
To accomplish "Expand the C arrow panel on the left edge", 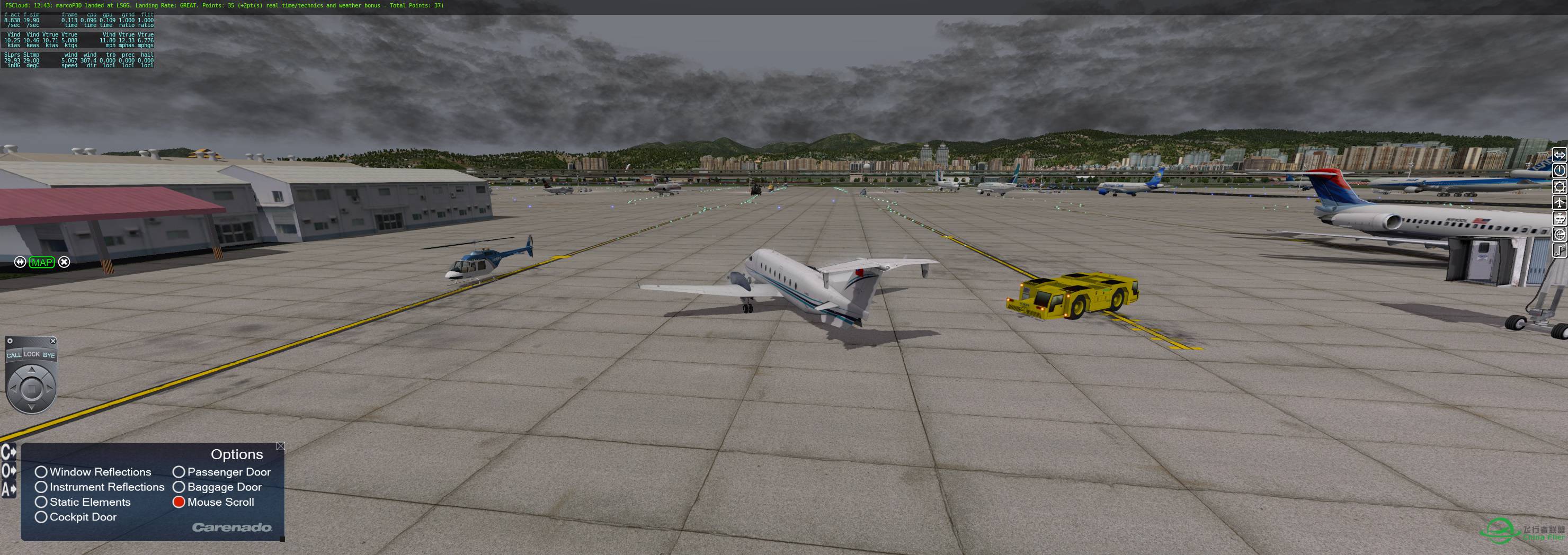I will tap(7, 453).
